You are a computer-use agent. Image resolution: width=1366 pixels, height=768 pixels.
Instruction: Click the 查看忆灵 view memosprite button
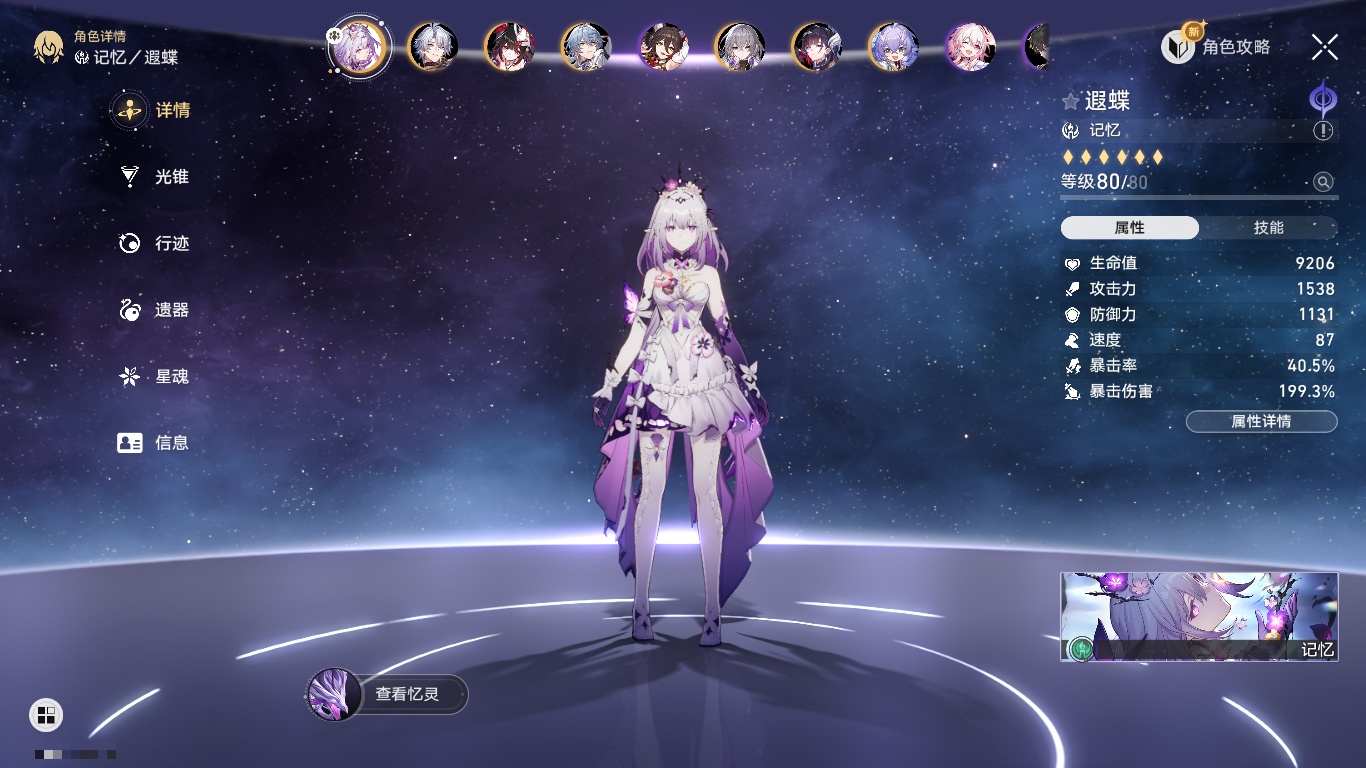[387, 694]
